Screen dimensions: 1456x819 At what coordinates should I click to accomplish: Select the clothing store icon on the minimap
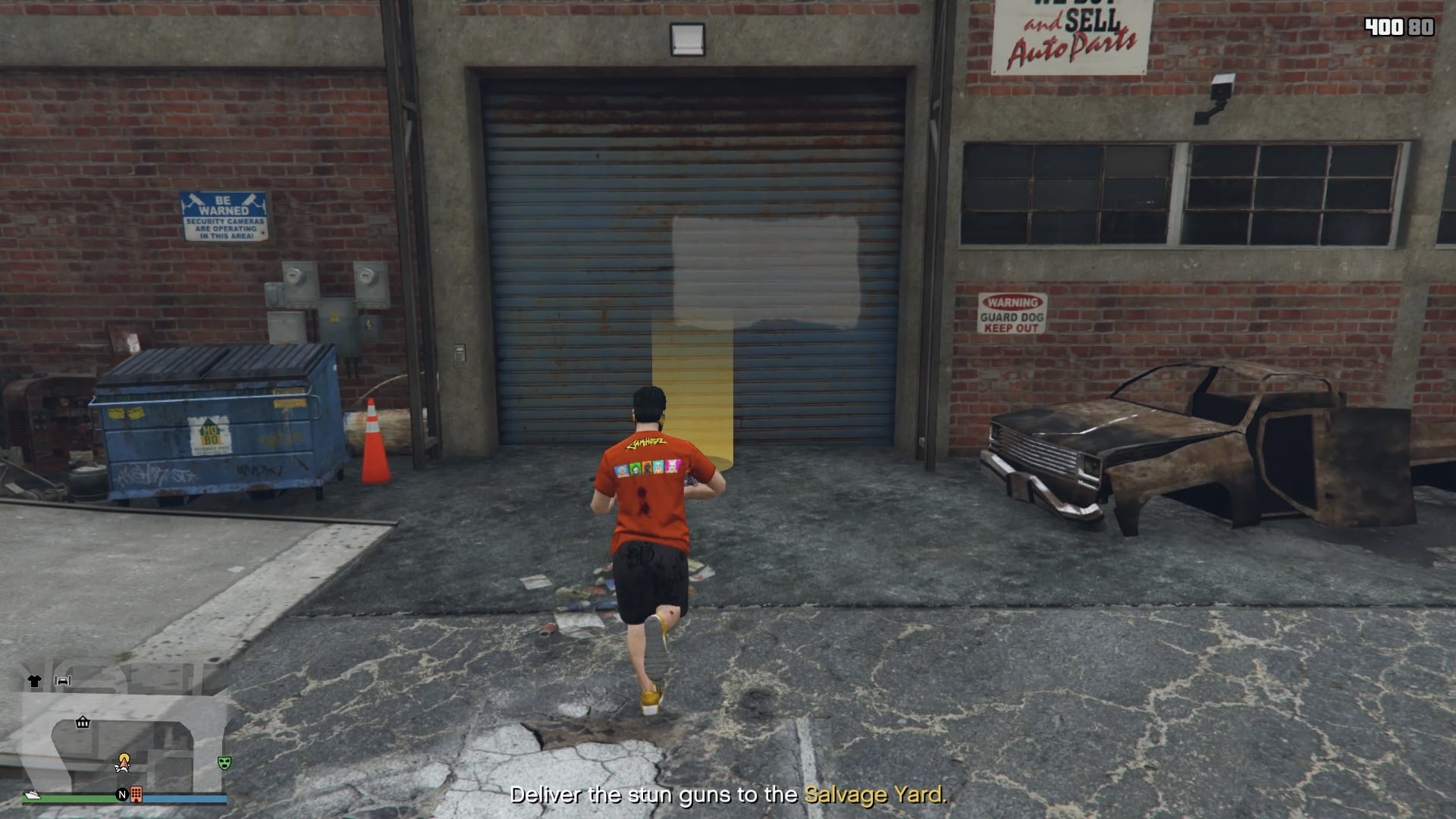point(34,681)
